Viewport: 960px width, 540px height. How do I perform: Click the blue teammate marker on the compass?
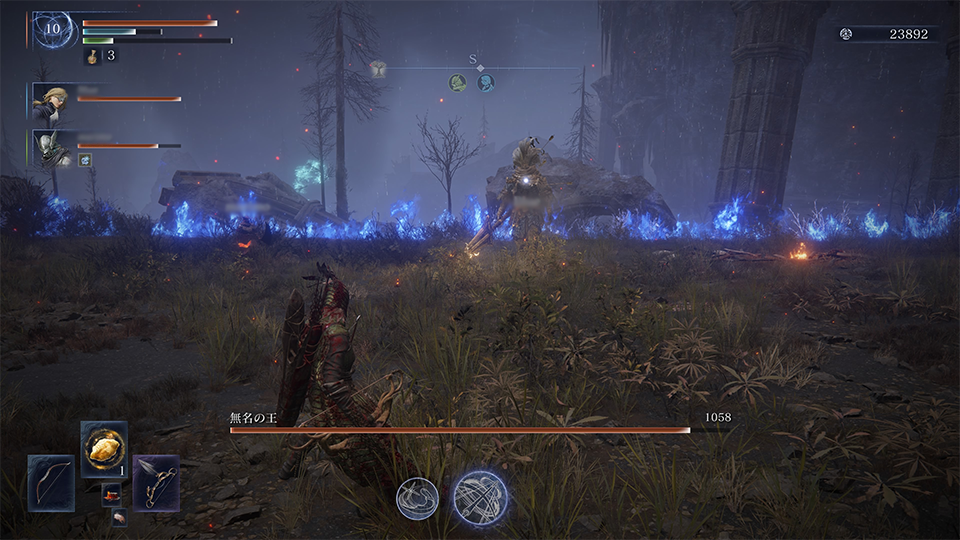(486, 82)
